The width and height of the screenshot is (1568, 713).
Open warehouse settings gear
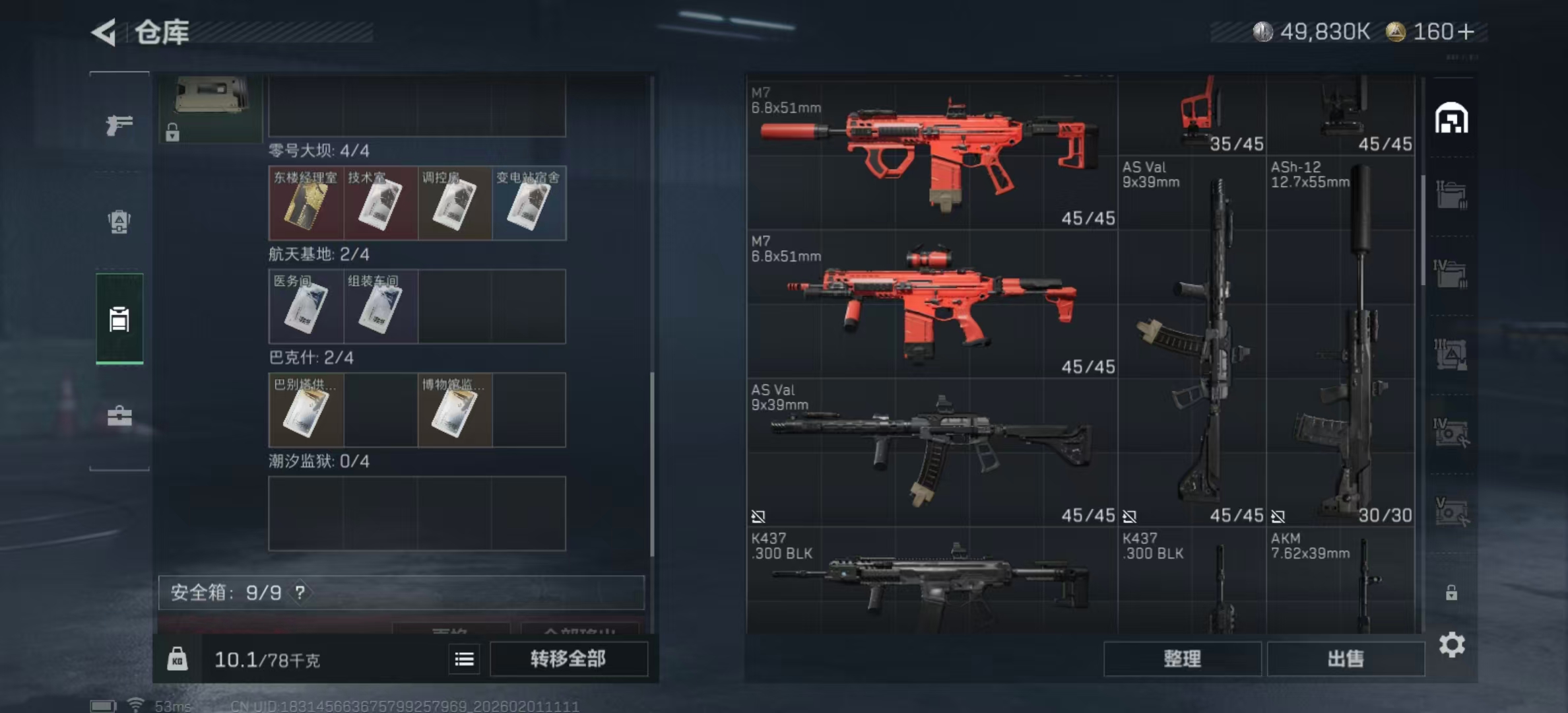click(1452, 644)
